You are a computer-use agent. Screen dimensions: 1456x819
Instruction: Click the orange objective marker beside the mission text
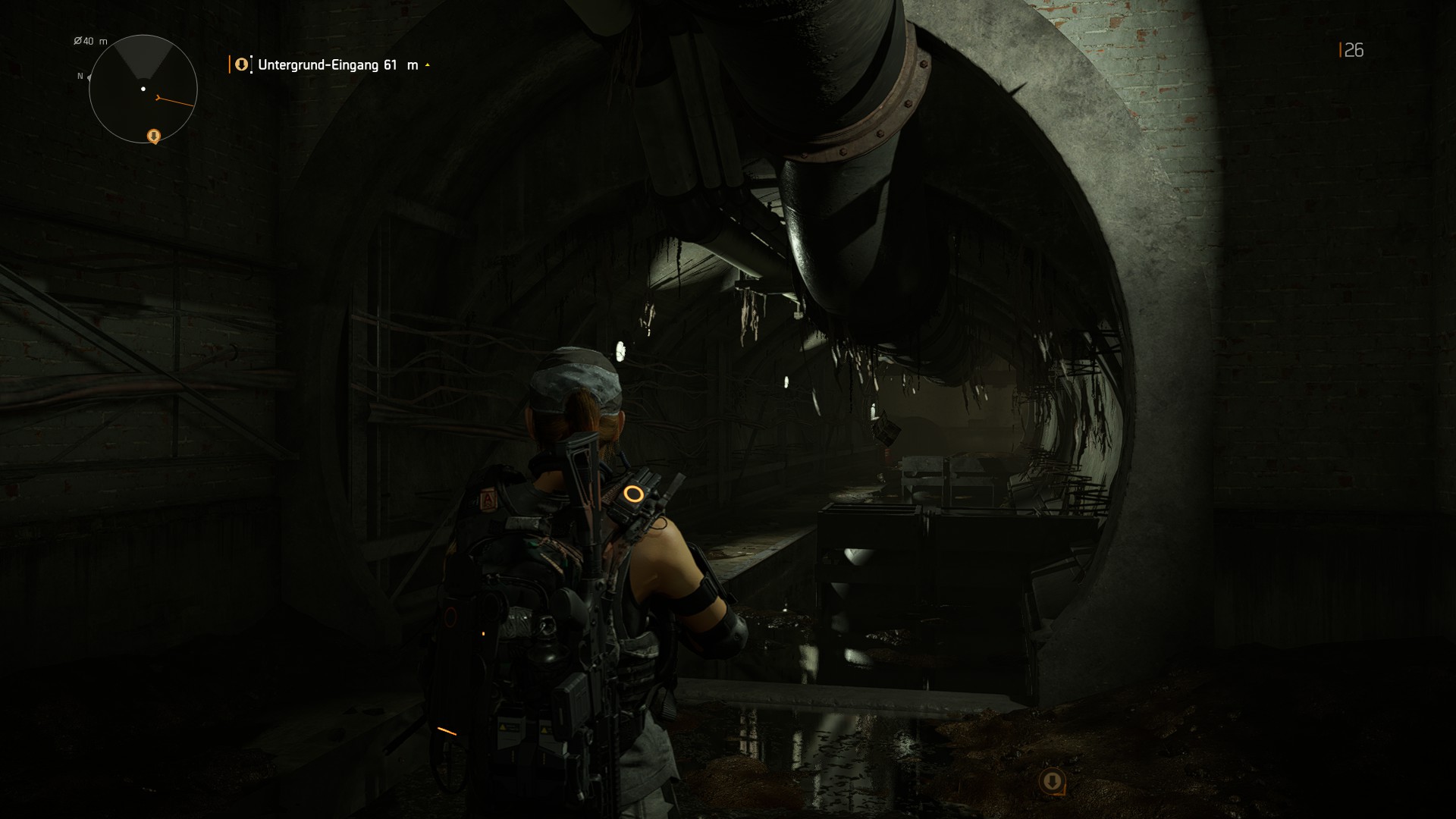[x=240, y=64]
